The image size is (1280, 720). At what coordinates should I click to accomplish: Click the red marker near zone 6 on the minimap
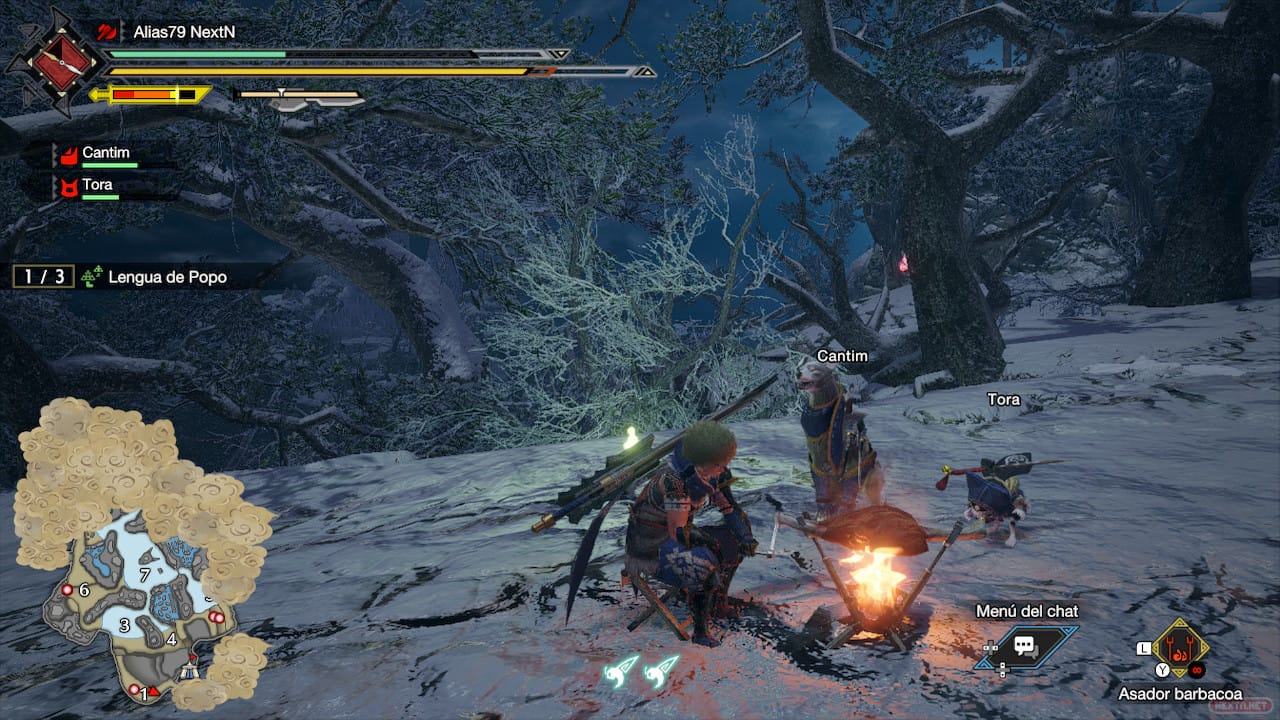click(67, 590)
